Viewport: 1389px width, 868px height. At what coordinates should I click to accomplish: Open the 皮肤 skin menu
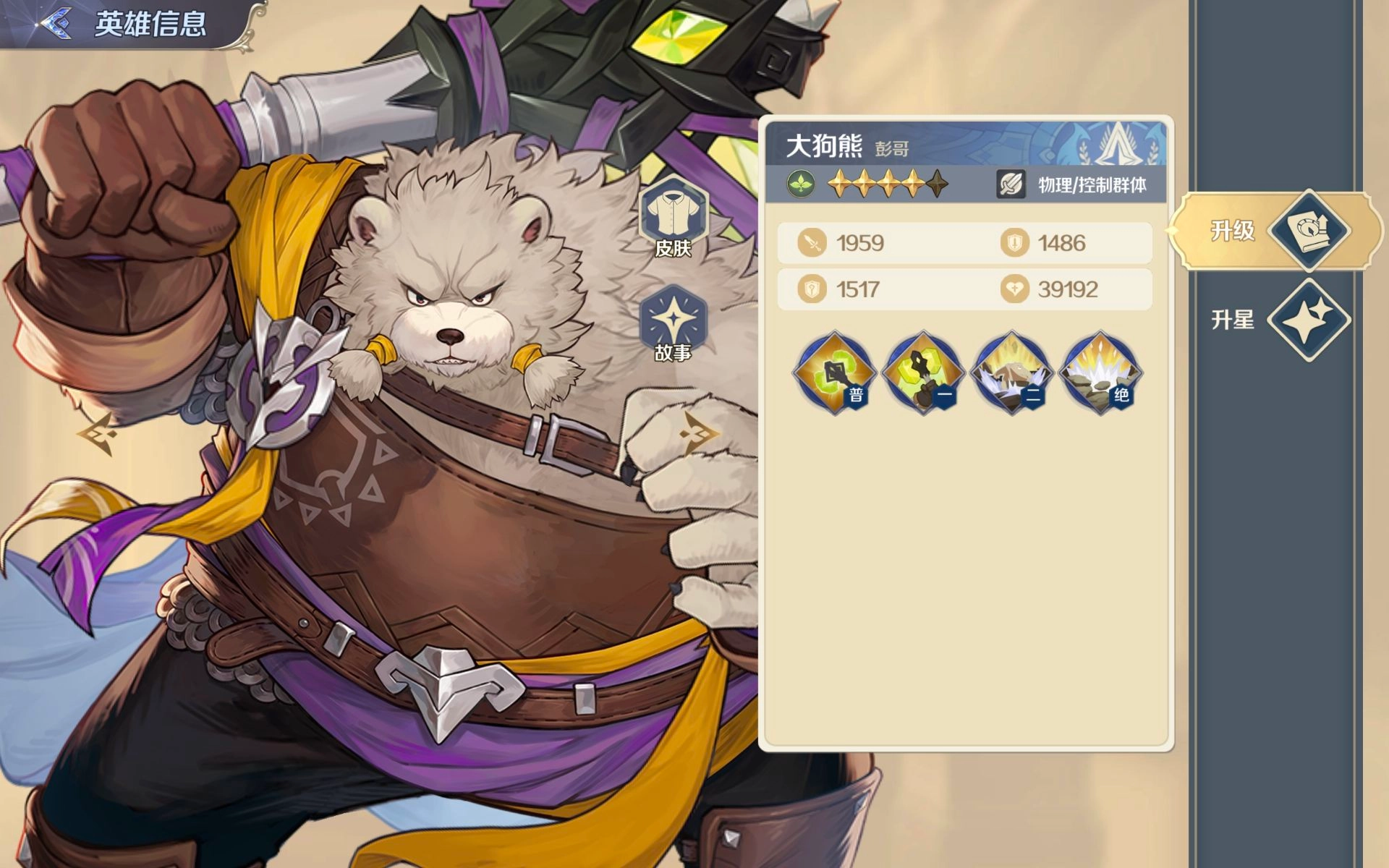point(673,218)
